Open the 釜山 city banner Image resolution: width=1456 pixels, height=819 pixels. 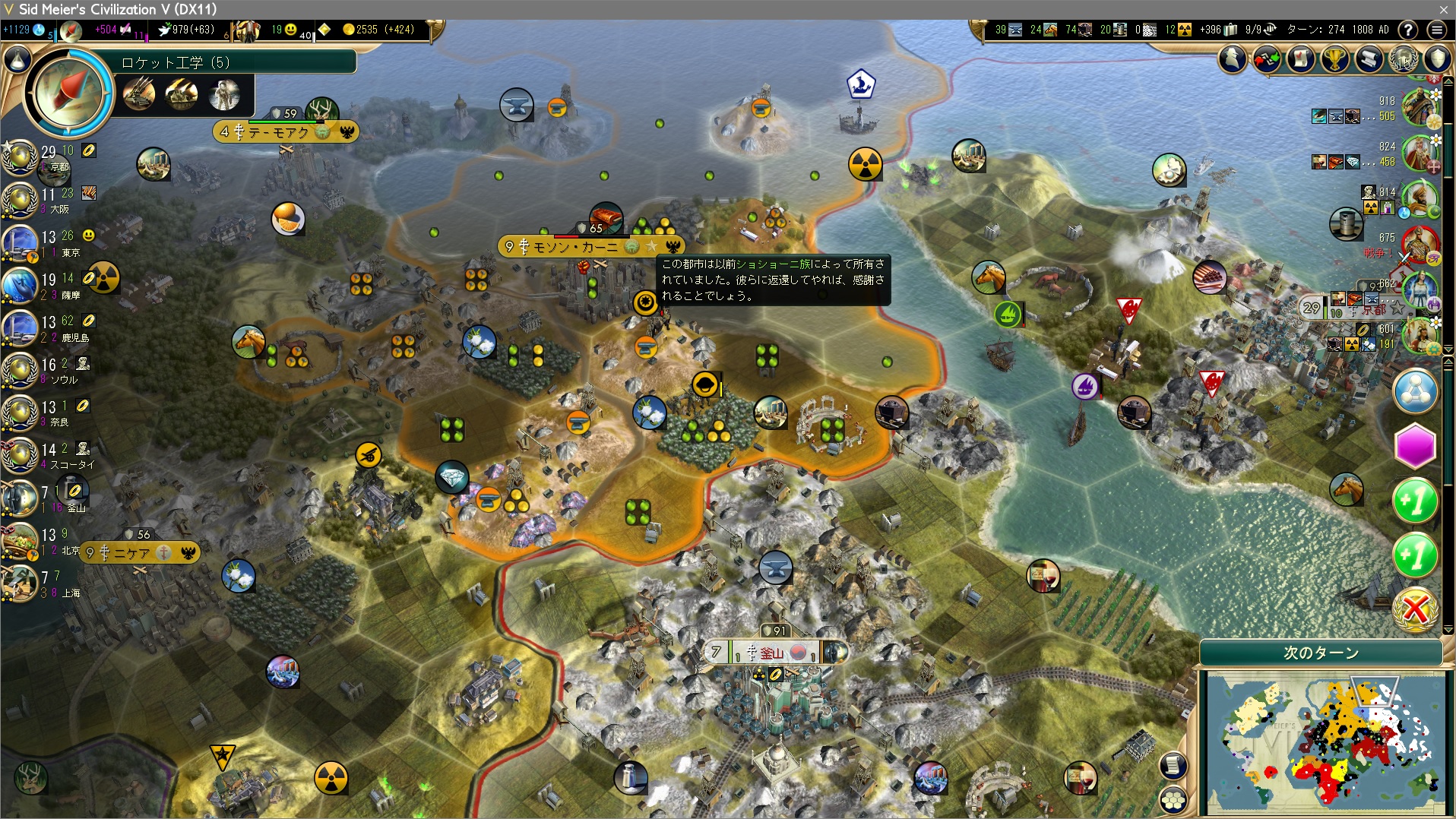(771, 653)
